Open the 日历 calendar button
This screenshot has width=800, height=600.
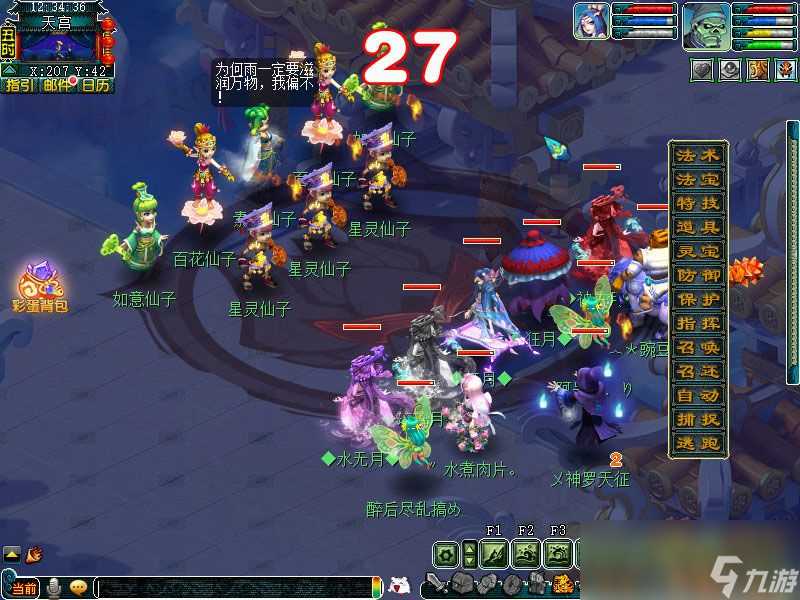pyautogui.click(x=95, y=86)
